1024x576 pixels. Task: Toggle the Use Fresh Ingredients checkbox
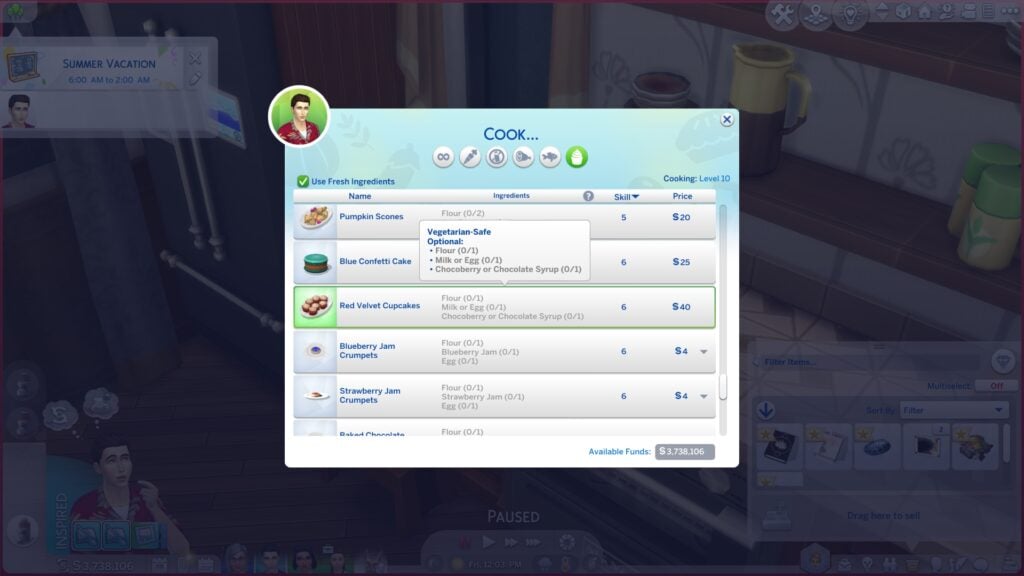point(303,181)
